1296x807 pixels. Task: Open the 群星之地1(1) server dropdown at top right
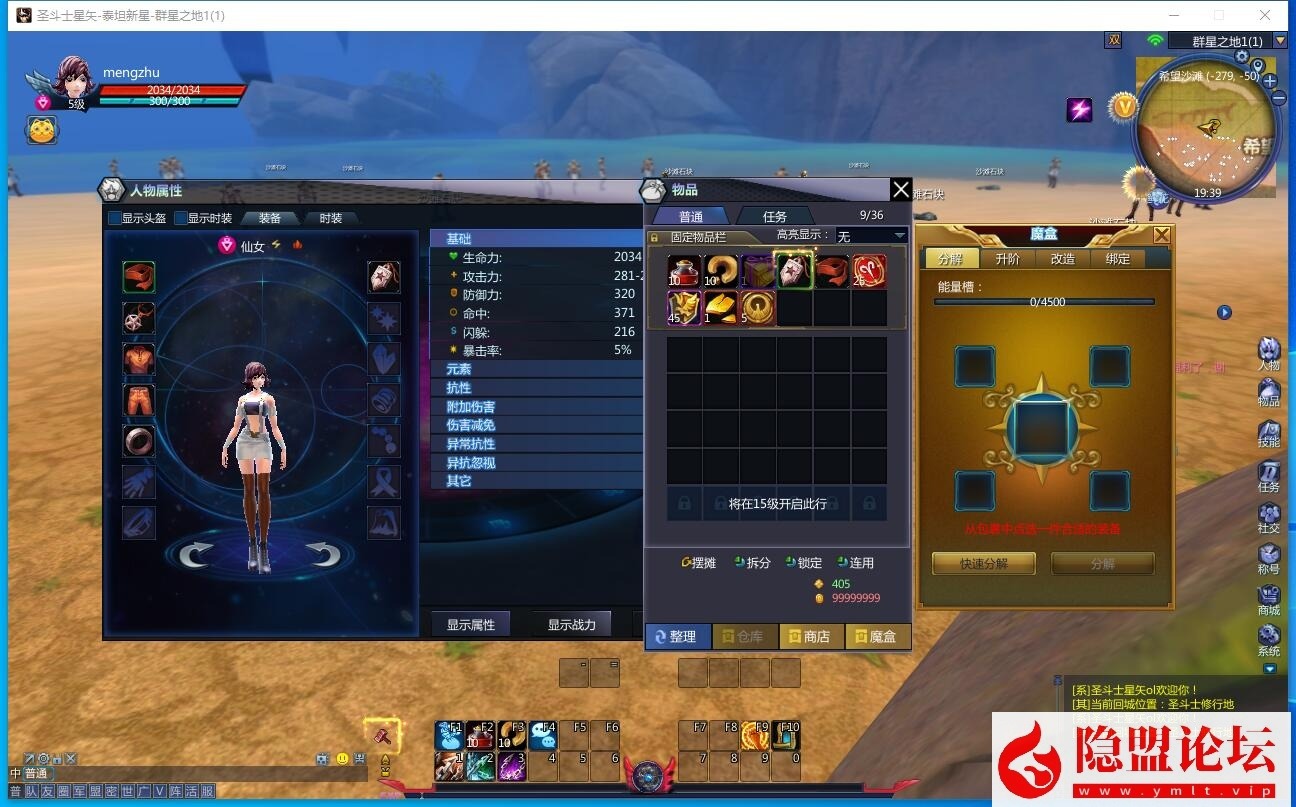(x=1225, y=40)
